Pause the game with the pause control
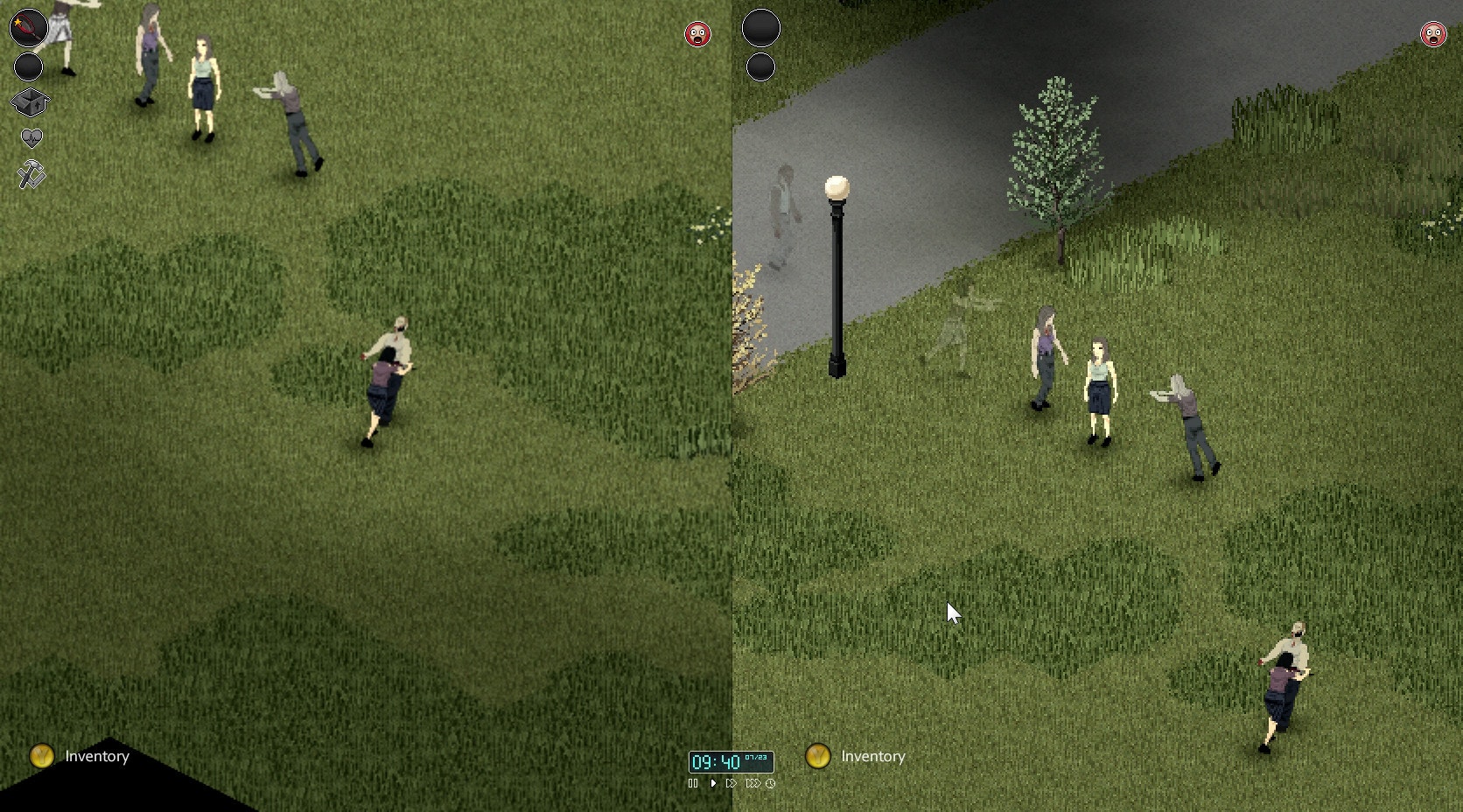The image size is (1463, 812). pyautogui.click(x=693, y=784)
